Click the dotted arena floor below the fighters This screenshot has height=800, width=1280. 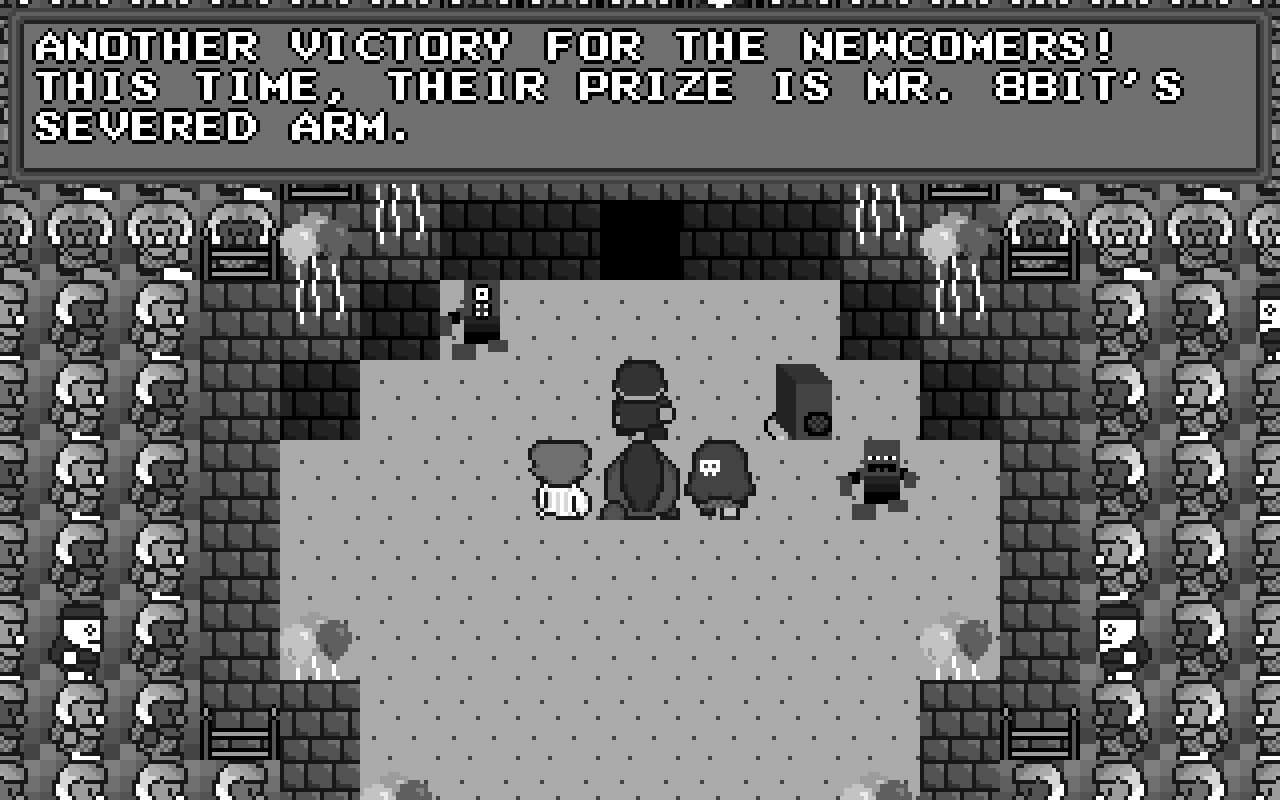click(650, 620)
